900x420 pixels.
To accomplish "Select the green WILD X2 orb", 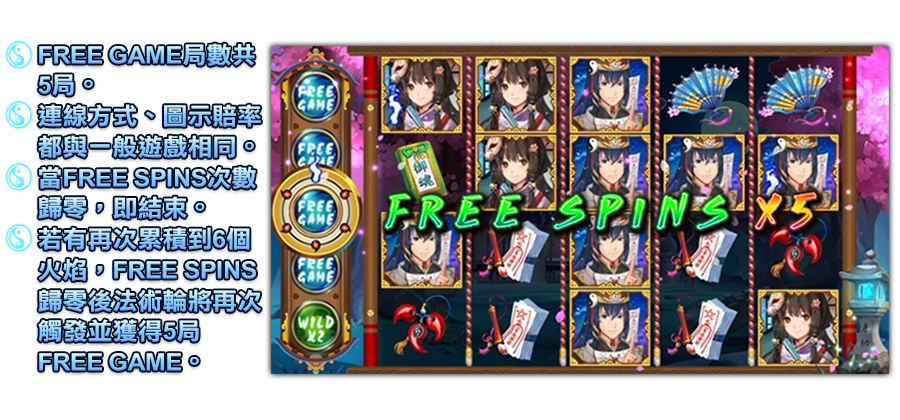I will click(315, 328).
